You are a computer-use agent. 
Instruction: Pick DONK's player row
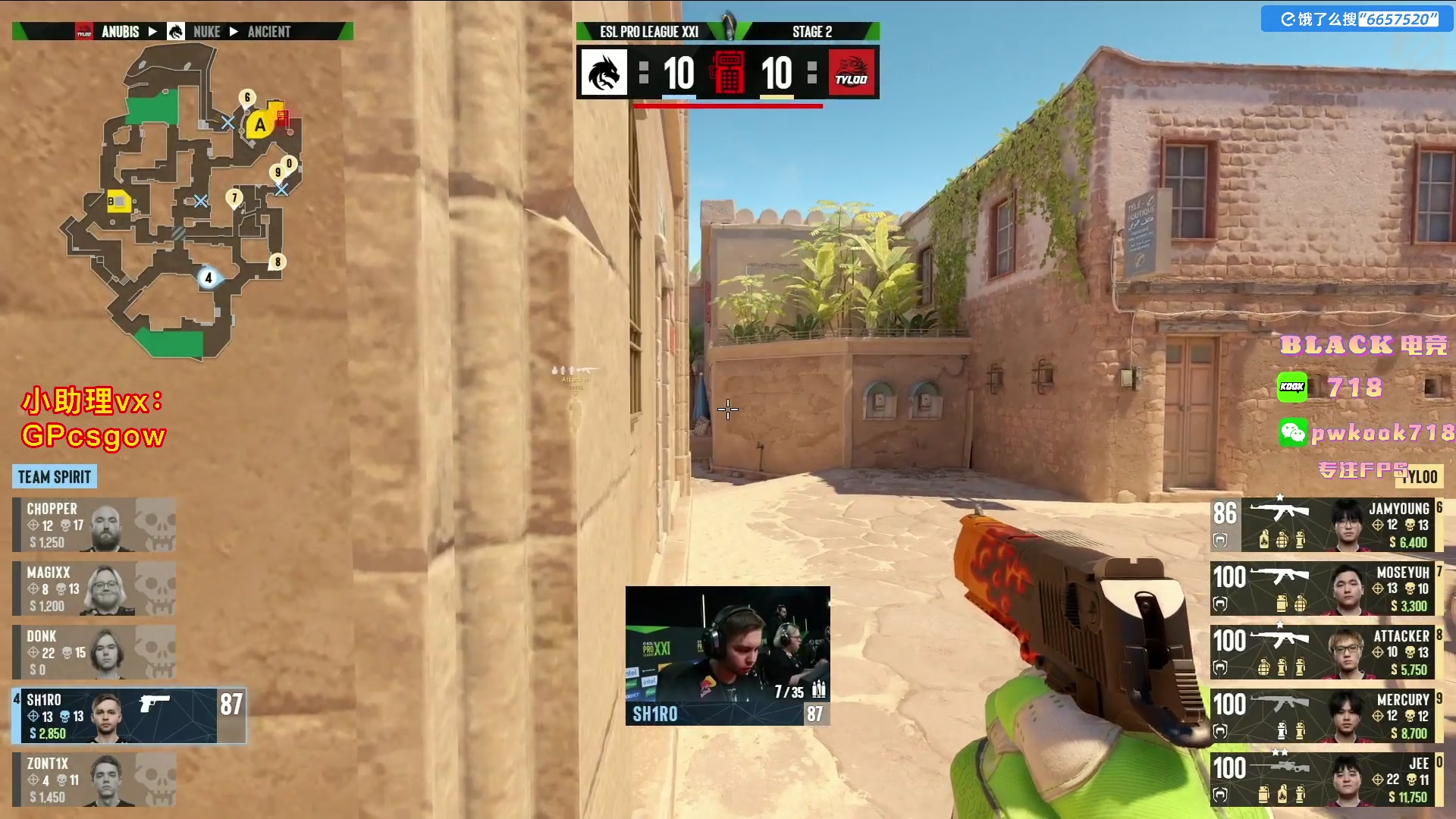[94, 652]
